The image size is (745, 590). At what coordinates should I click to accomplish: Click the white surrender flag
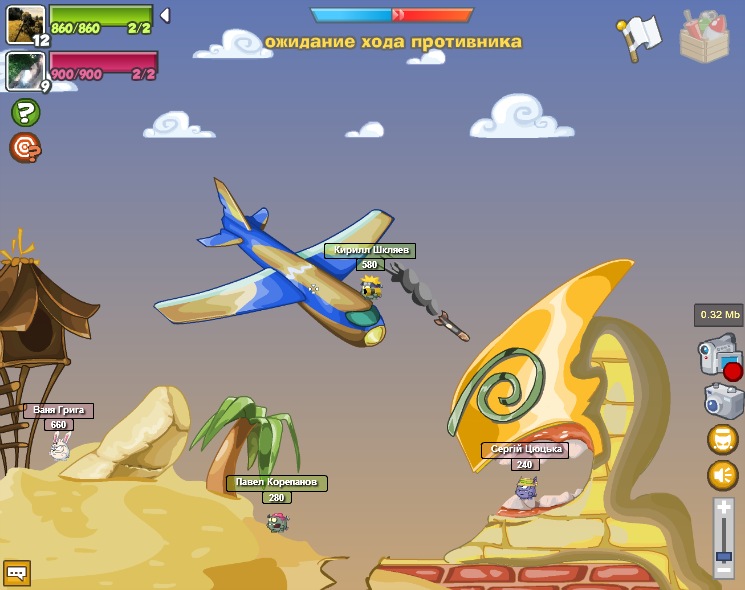tap(640, 36)
